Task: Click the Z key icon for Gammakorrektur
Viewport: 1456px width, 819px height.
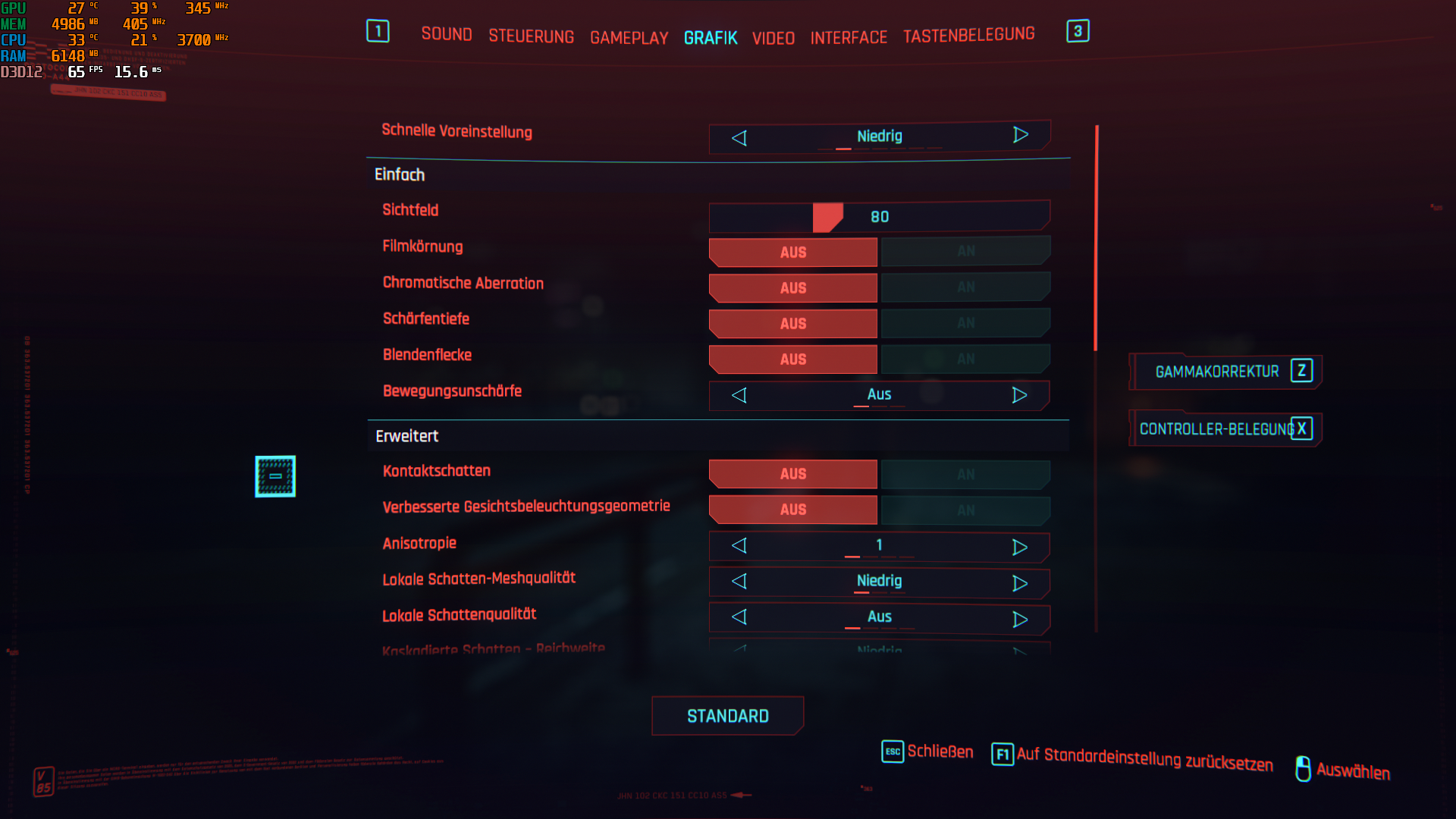Action: (1301, 371)
